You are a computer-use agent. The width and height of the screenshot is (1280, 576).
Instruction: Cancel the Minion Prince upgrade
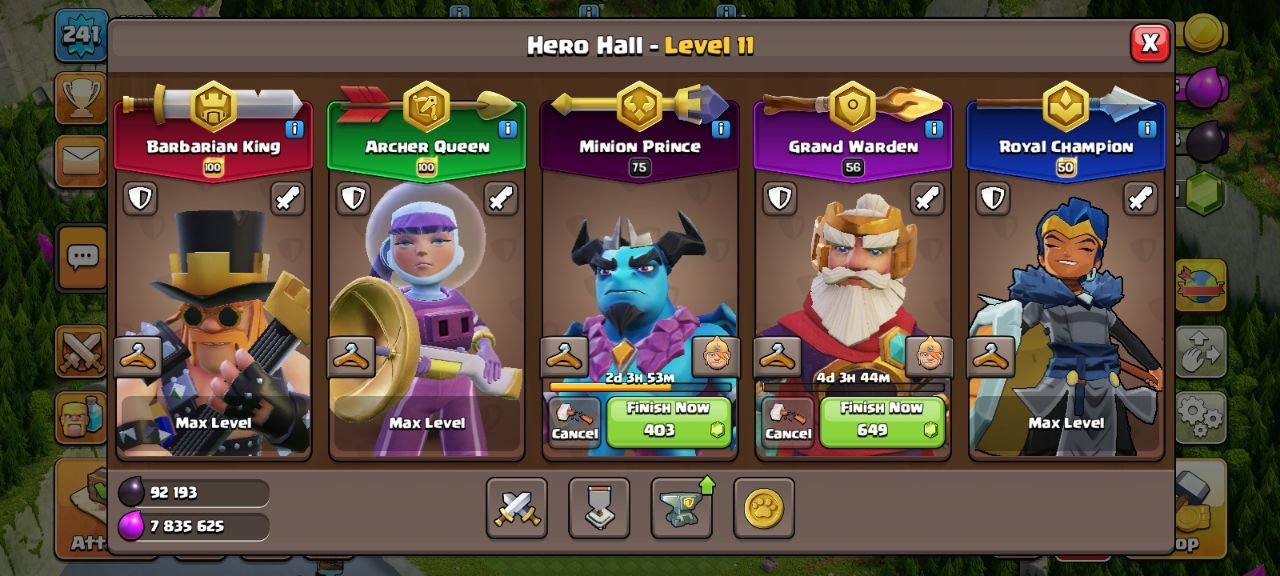[574, 422]
